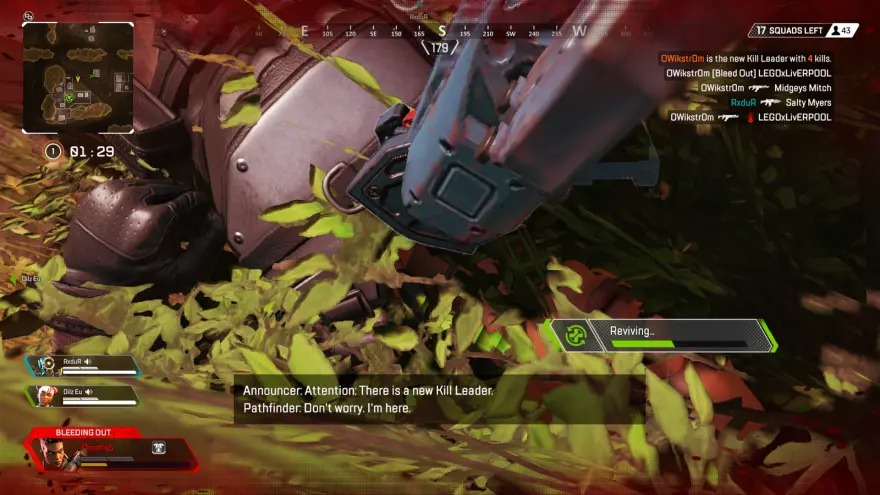Click the knockdown shield icon
880x495 pixels.
(x=158, y=449)
